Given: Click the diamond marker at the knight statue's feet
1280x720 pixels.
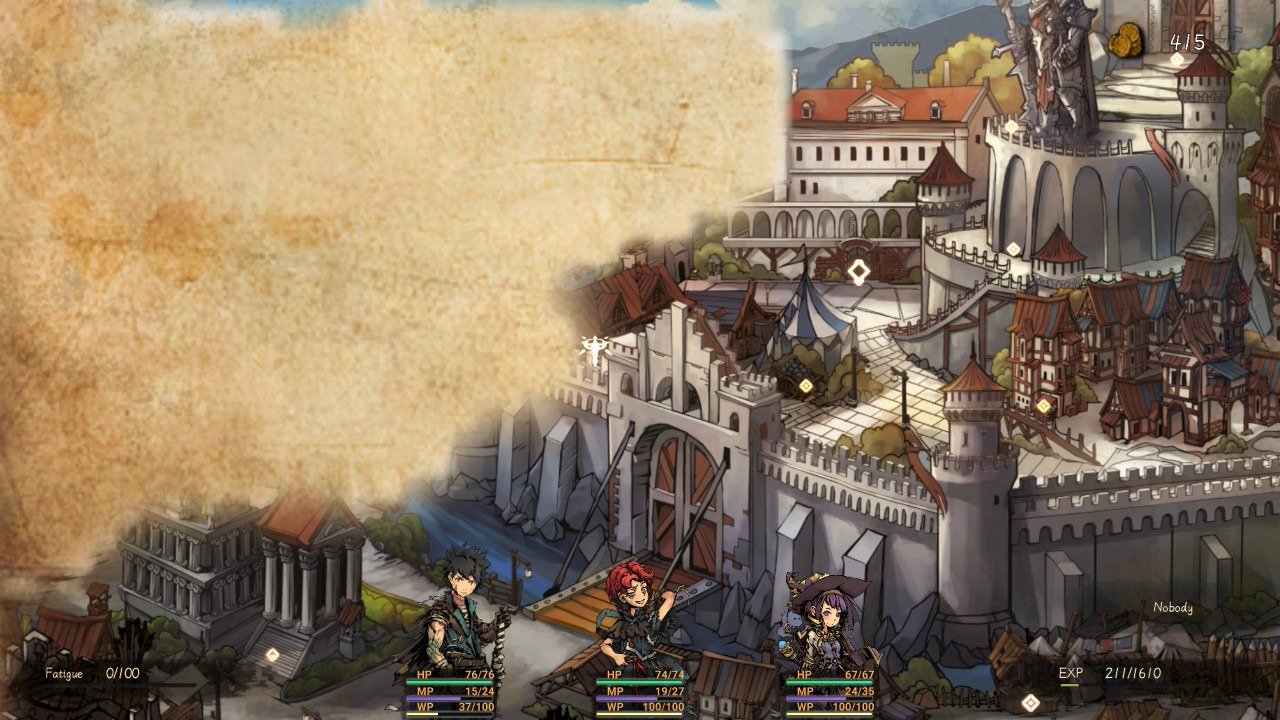Looking at the screenshot, I should 1010,126.
